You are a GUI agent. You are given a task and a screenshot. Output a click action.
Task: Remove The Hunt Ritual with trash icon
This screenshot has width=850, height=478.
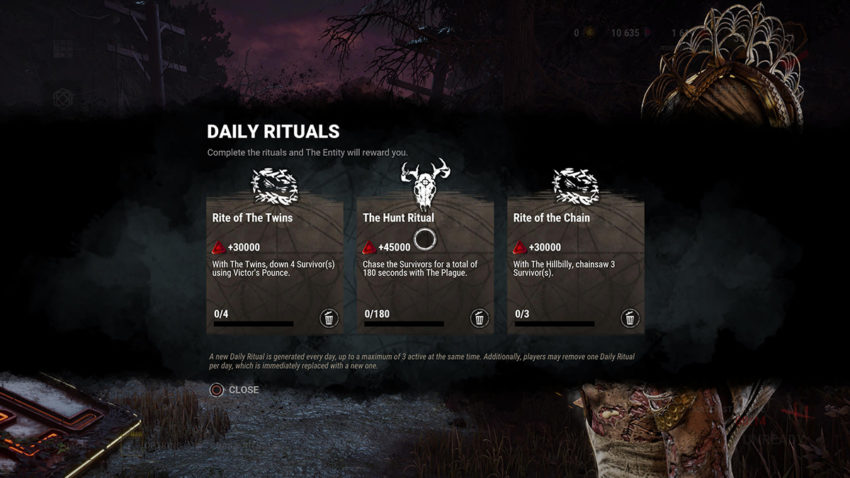(480, 319)
